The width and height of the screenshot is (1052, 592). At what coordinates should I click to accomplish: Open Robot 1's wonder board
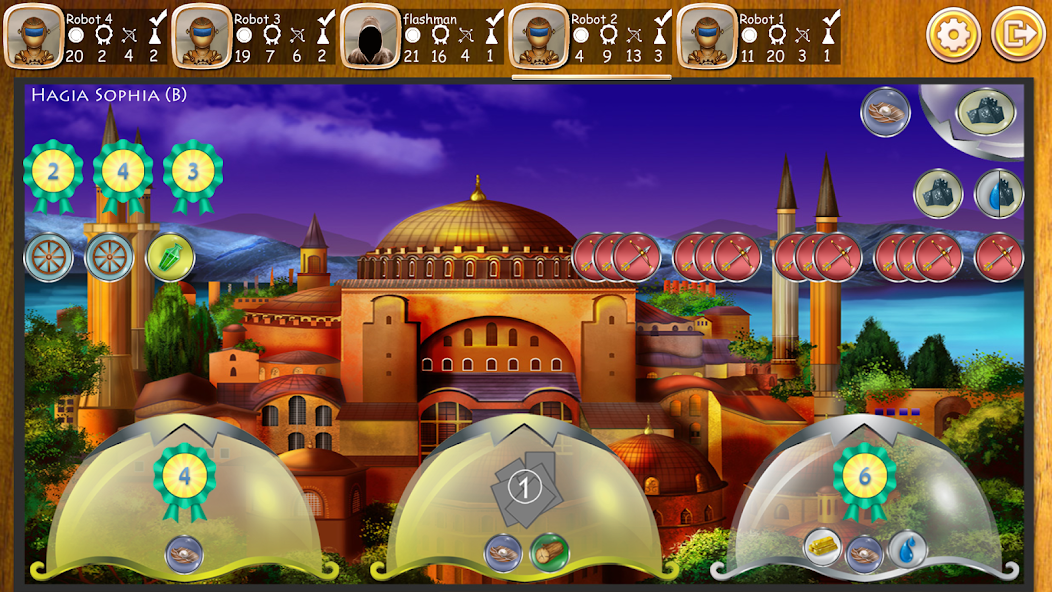click(758, 36)
